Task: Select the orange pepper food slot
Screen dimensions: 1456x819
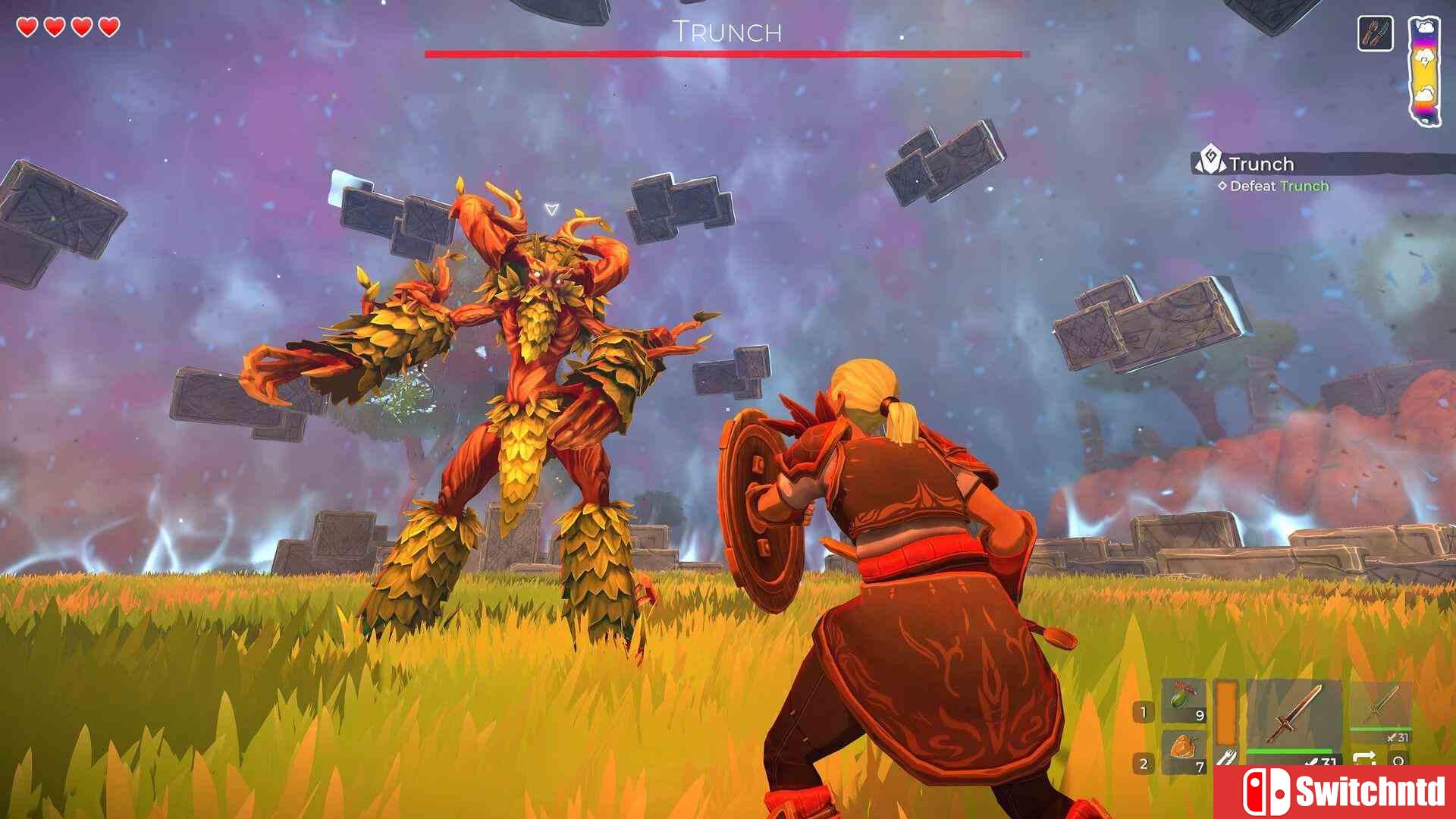Action: [x=1183, y=750]
